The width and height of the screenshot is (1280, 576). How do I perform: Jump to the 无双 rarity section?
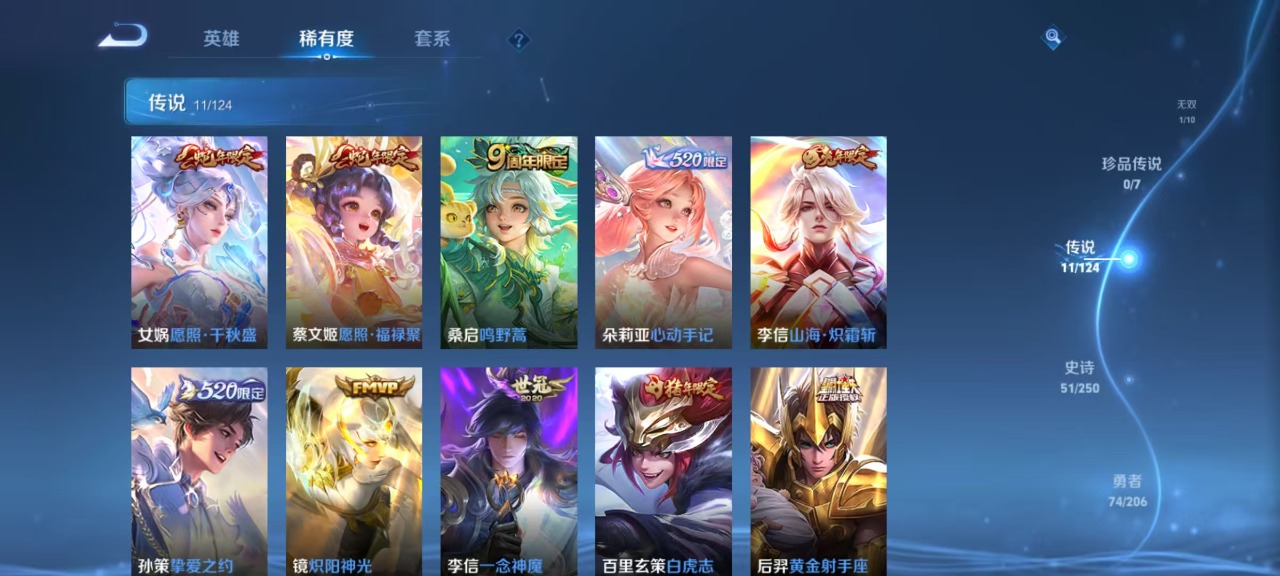click(1186, 111)
